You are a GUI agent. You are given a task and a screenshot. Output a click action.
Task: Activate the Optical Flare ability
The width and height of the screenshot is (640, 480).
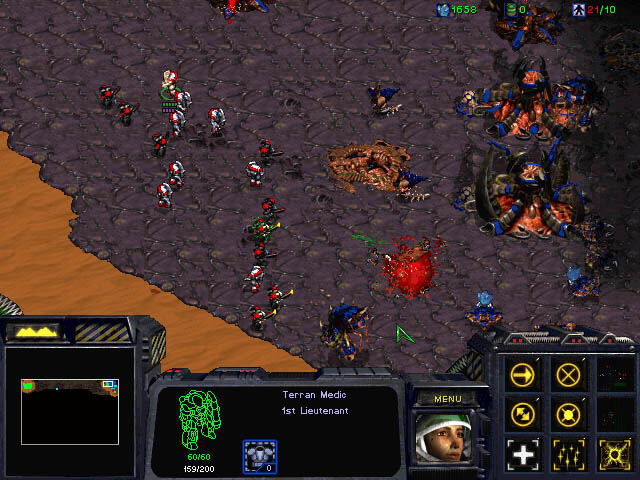(613, 452)
